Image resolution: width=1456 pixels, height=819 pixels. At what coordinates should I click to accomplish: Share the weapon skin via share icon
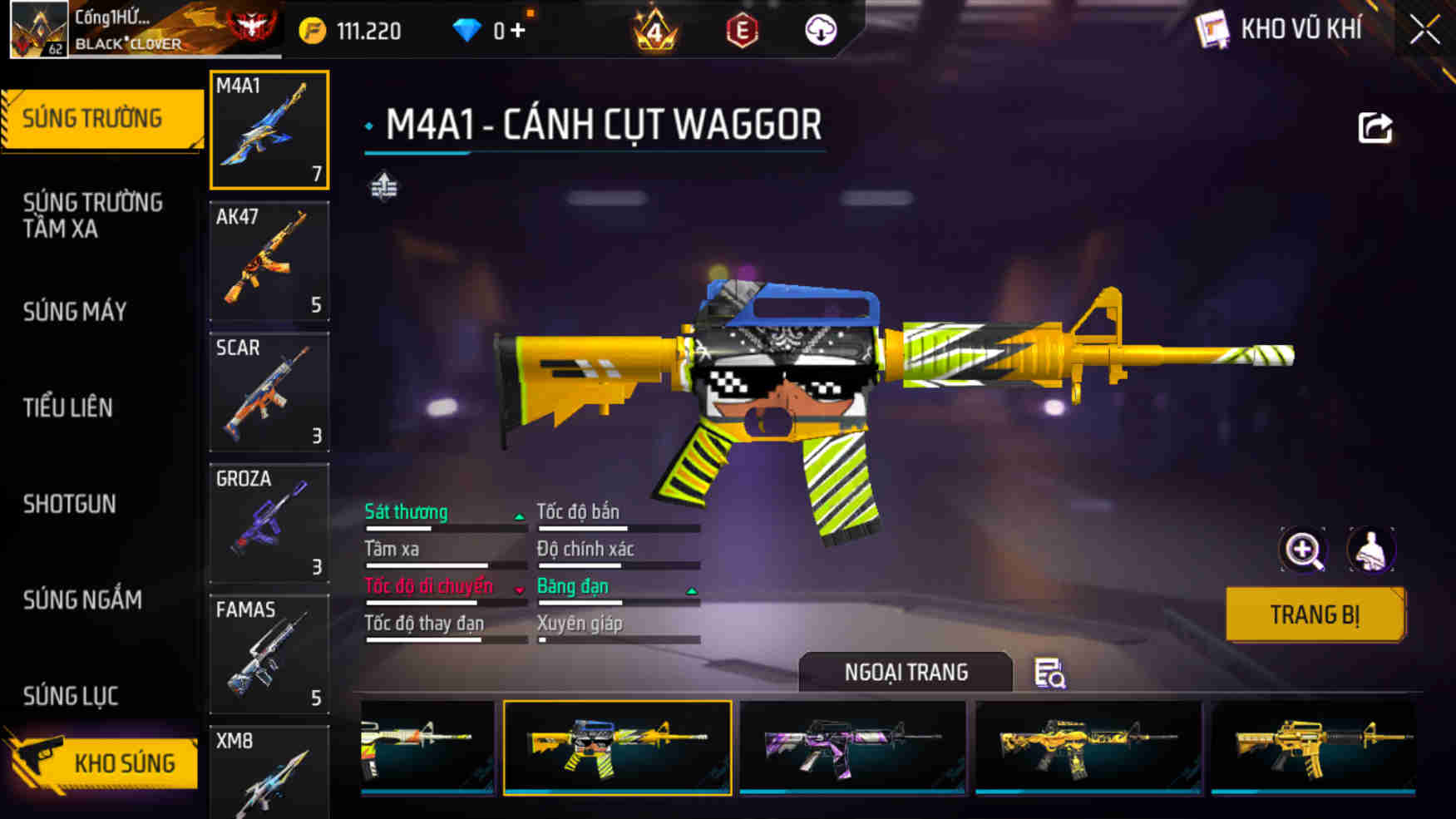click(x=1375, y=128)
